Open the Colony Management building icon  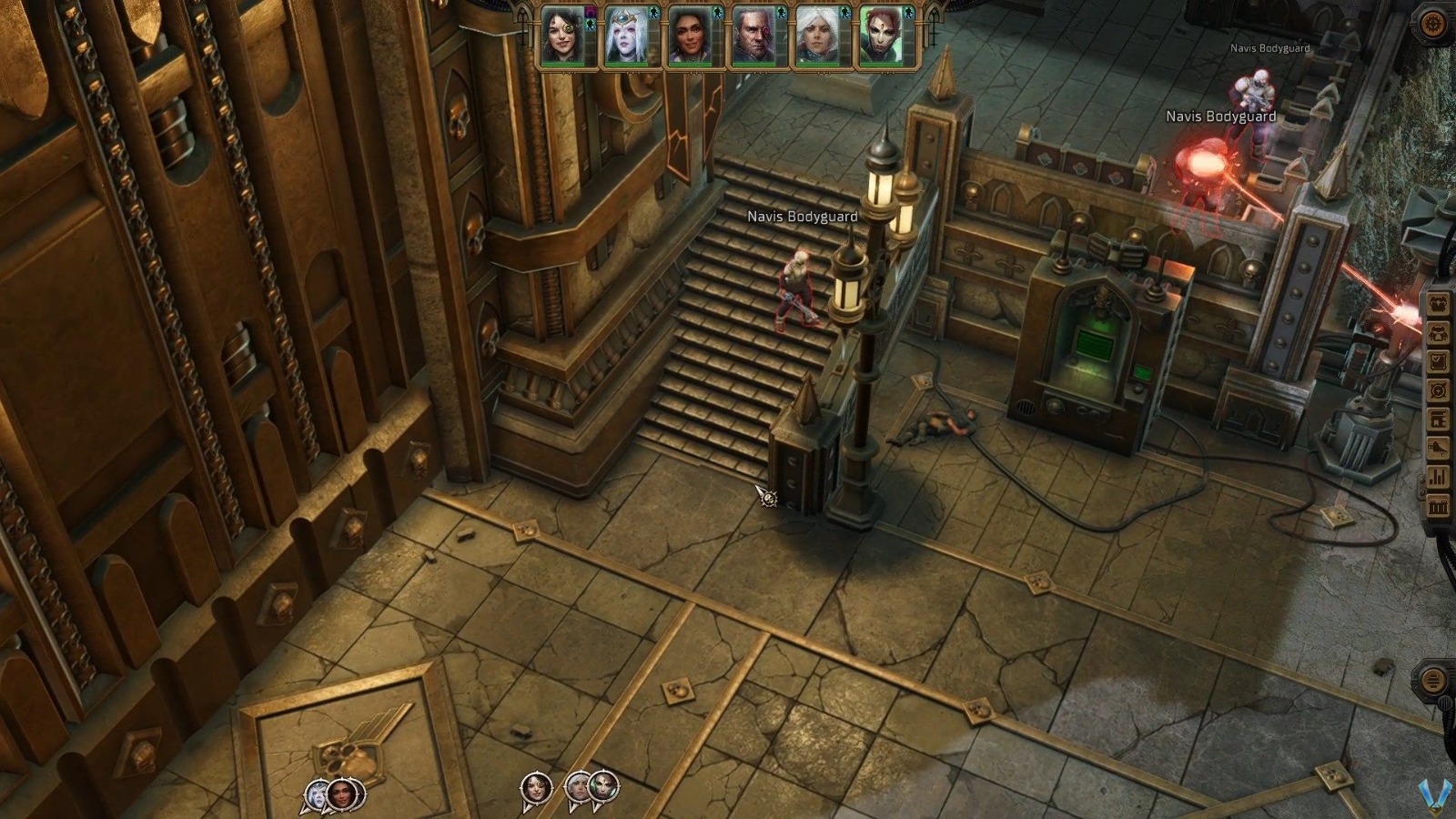coord(1438,416)
